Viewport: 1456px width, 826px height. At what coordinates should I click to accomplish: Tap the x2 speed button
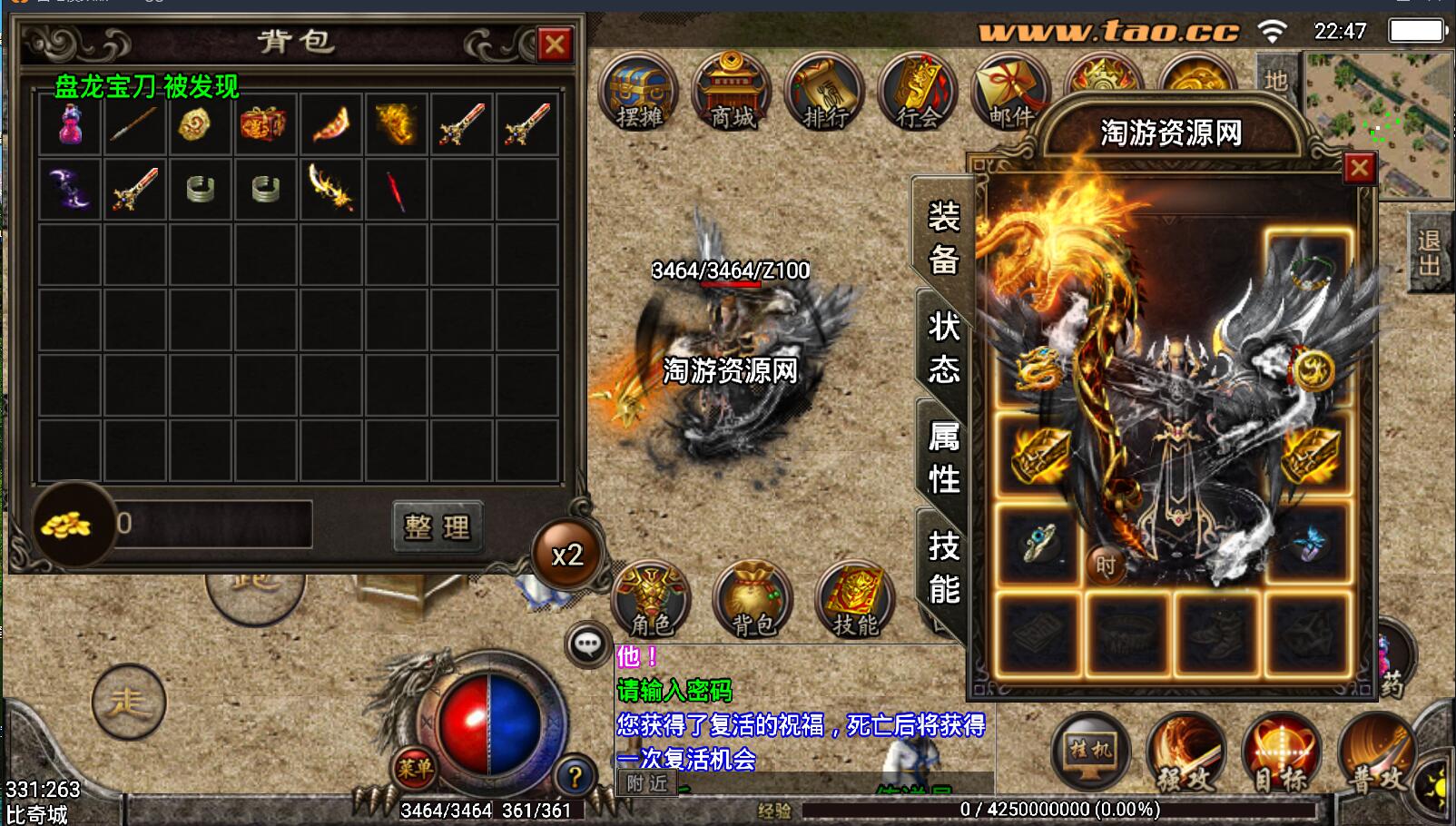tap(567, 555)
